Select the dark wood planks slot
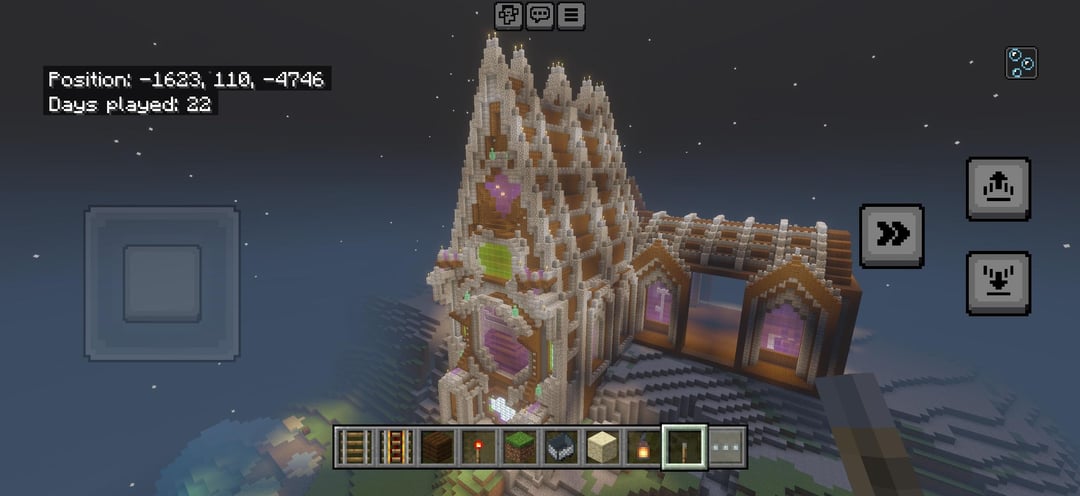This screenshot has width=1080, height=496. point(436,447)
